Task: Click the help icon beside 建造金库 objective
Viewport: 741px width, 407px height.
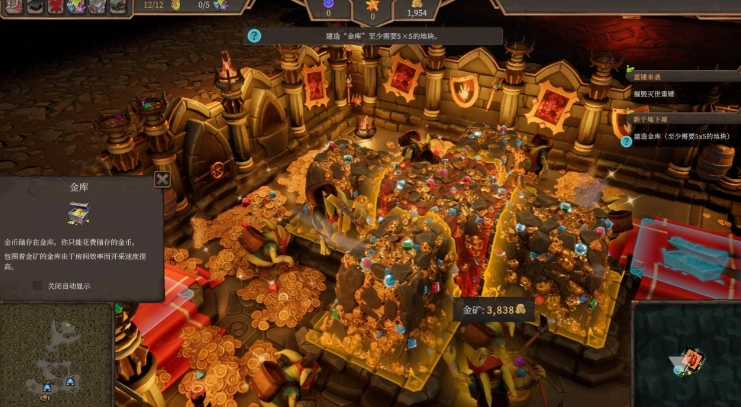Action: (x=626, y=141)
